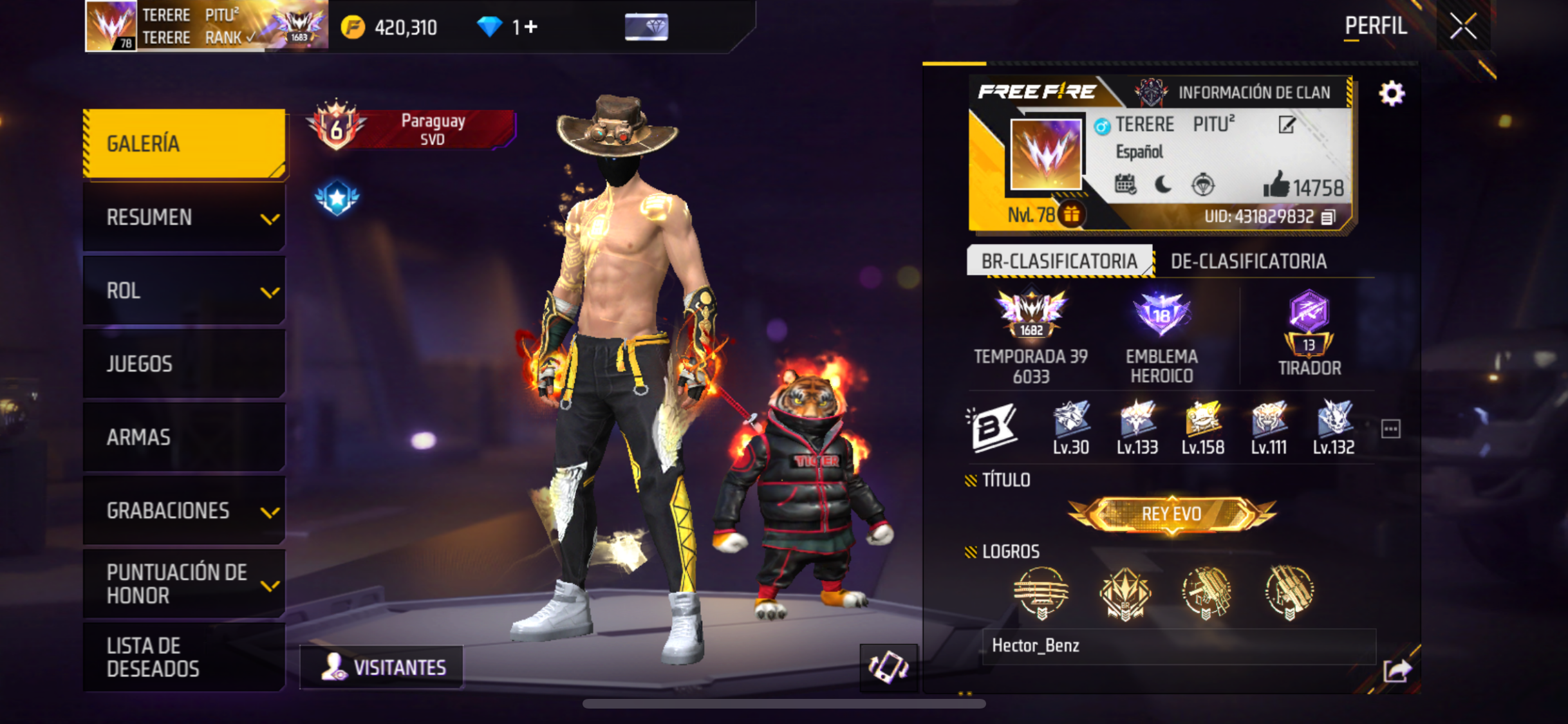Expand Puntuación de Honor entry
Screen dimensions: 1568x724
click(x=185, y=584)
